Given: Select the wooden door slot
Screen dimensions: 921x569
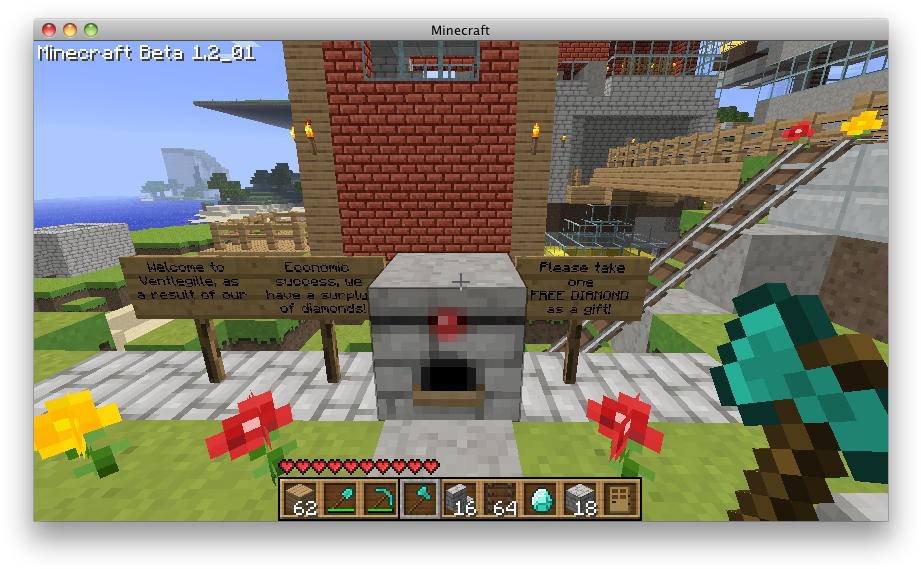Looking at the screenshot, I should [619, 498].
